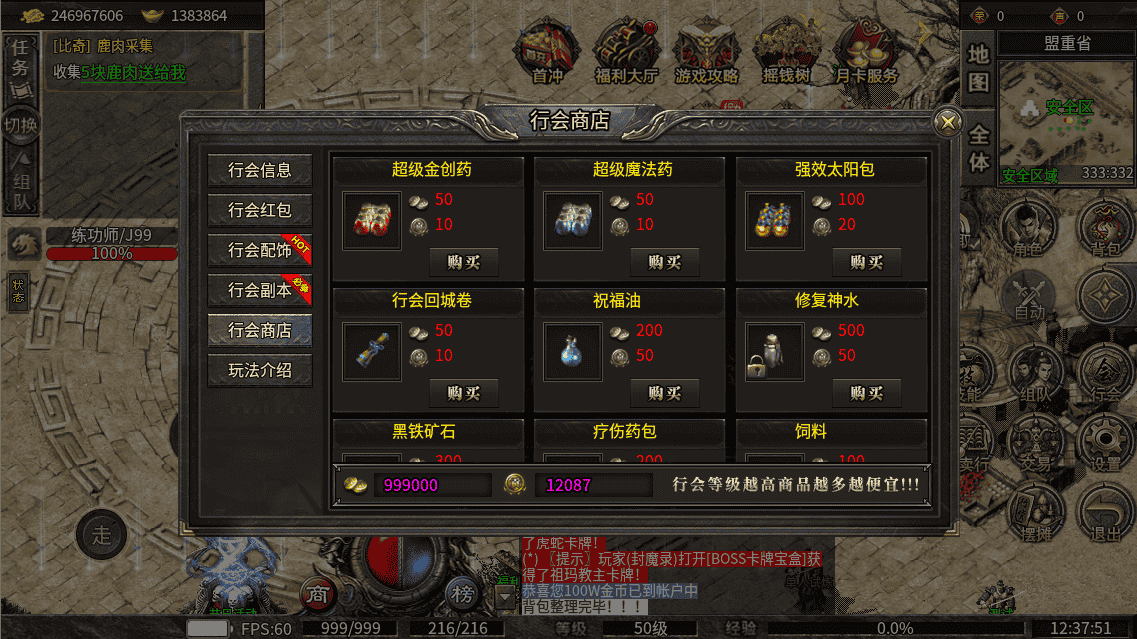Buy the 强效太阳包 bundle

click(866, 262)
